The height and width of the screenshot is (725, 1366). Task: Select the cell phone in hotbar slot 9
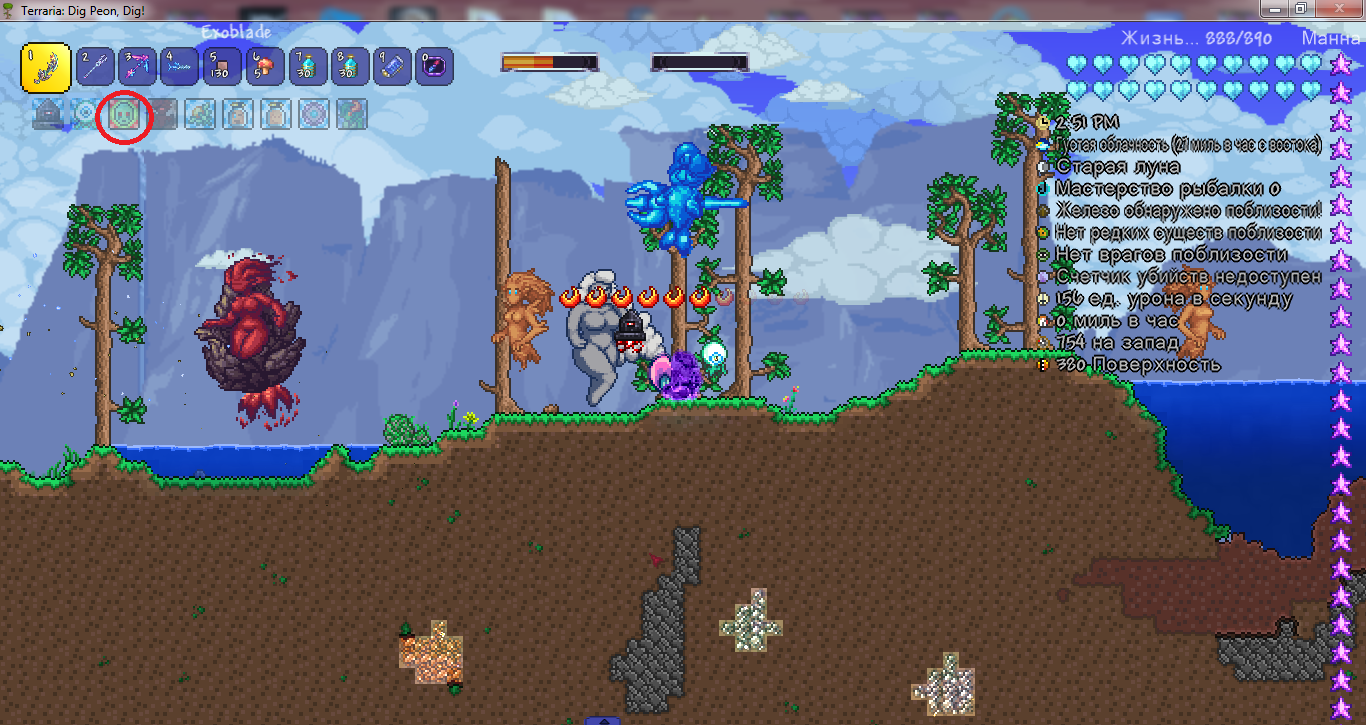(392, 65)
